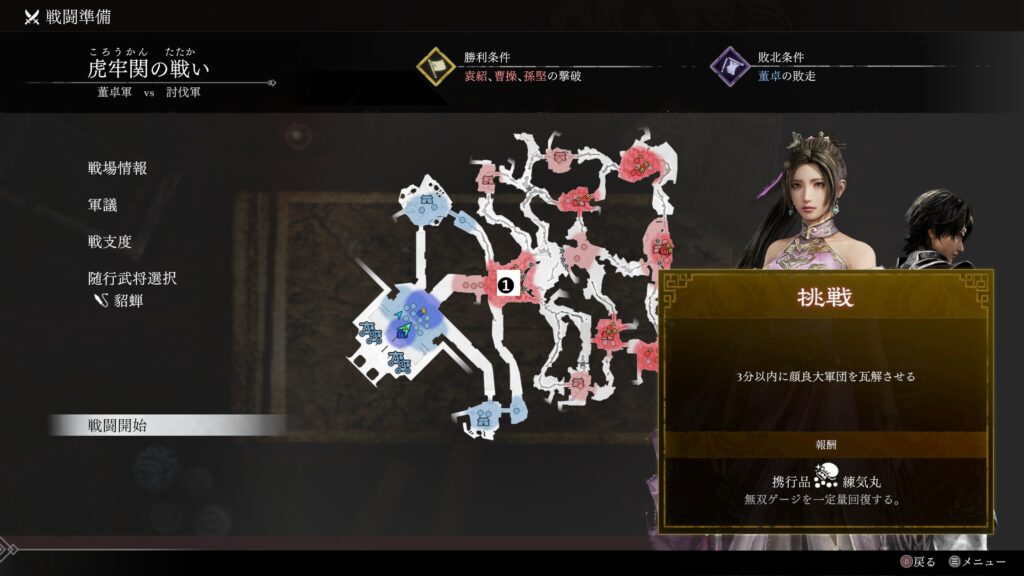Open the 戦支度 battle preparation menu

[x=109, y=242]
